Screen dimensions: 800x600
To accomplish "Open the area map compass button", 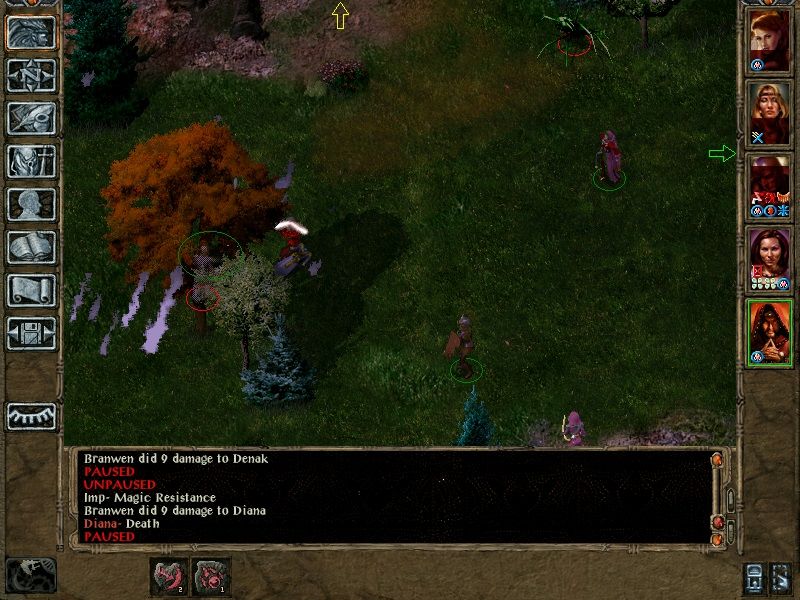I will coord(32,76).
